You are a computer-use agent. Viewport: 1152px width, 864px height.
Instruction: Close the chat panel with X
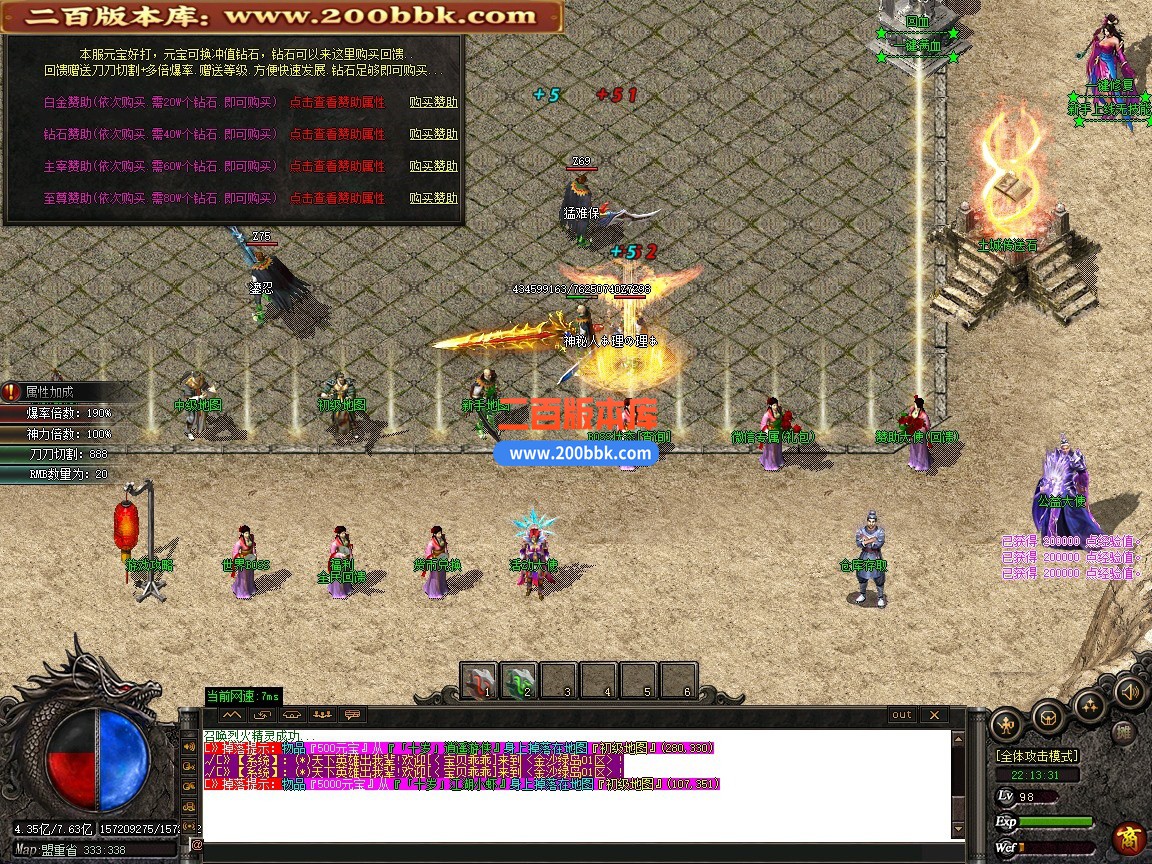coord(933,715)
